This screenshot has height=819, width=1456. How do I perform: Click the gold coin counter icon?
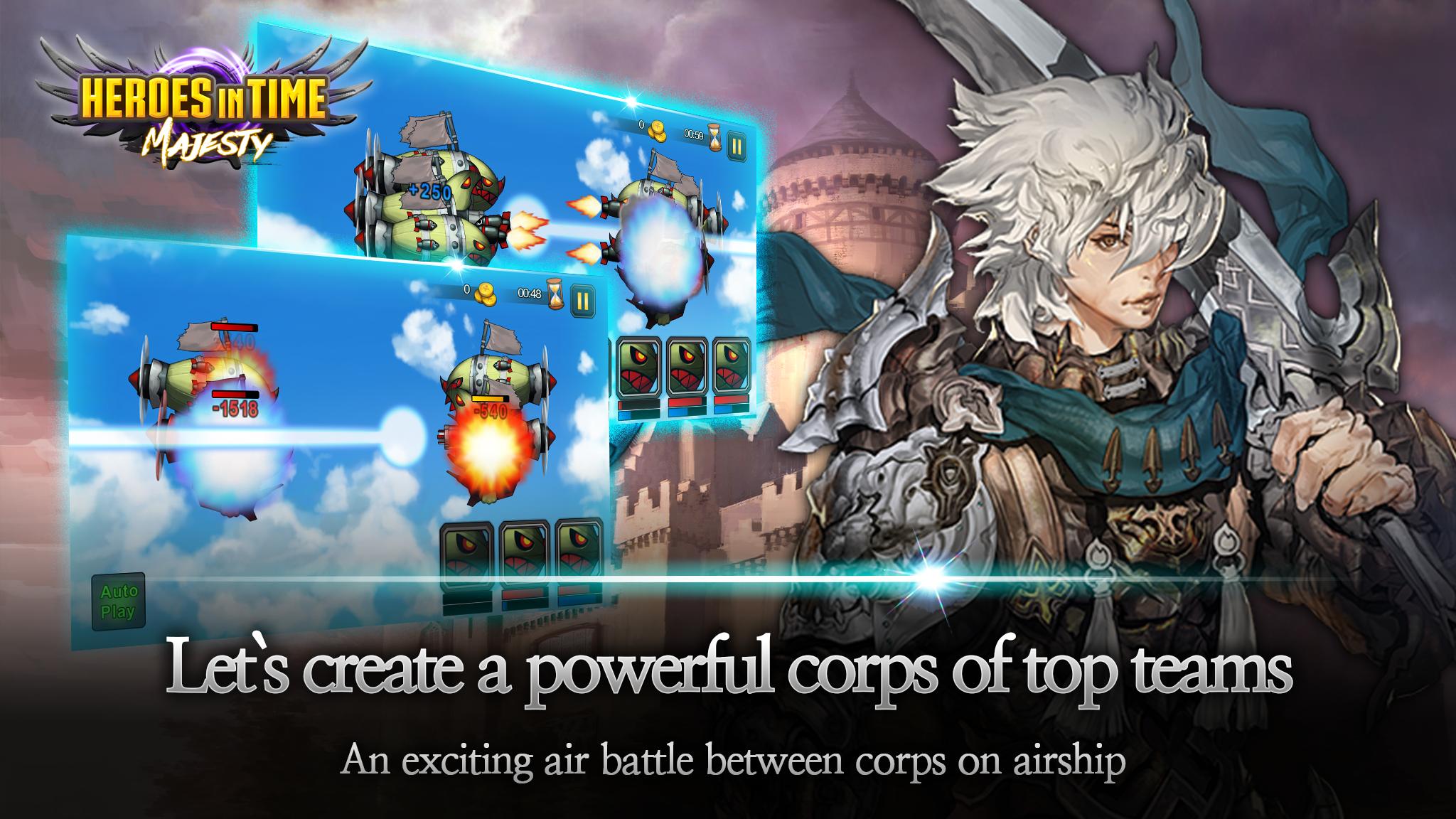[657, 131]
